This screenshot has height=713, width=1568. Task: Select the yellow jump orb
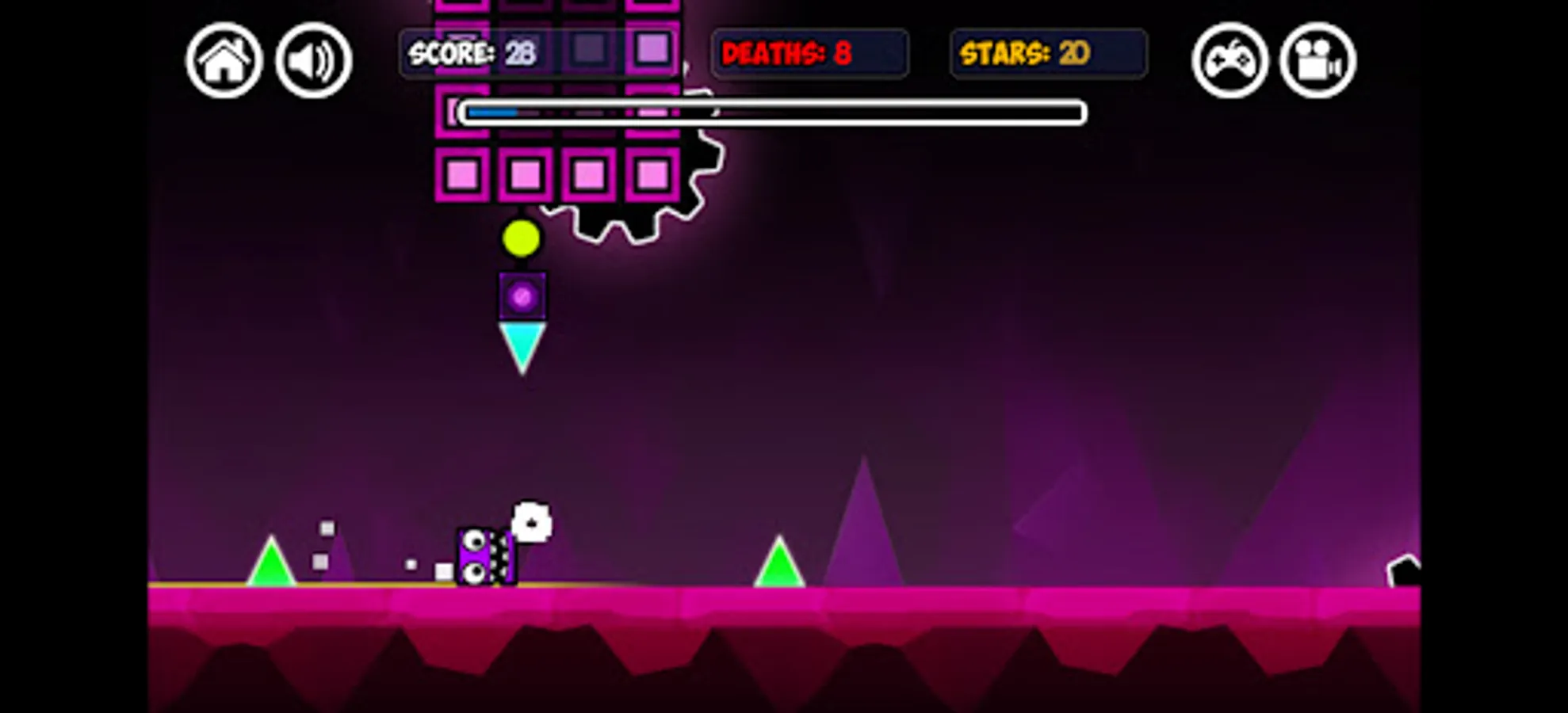(x=522, y=239)
